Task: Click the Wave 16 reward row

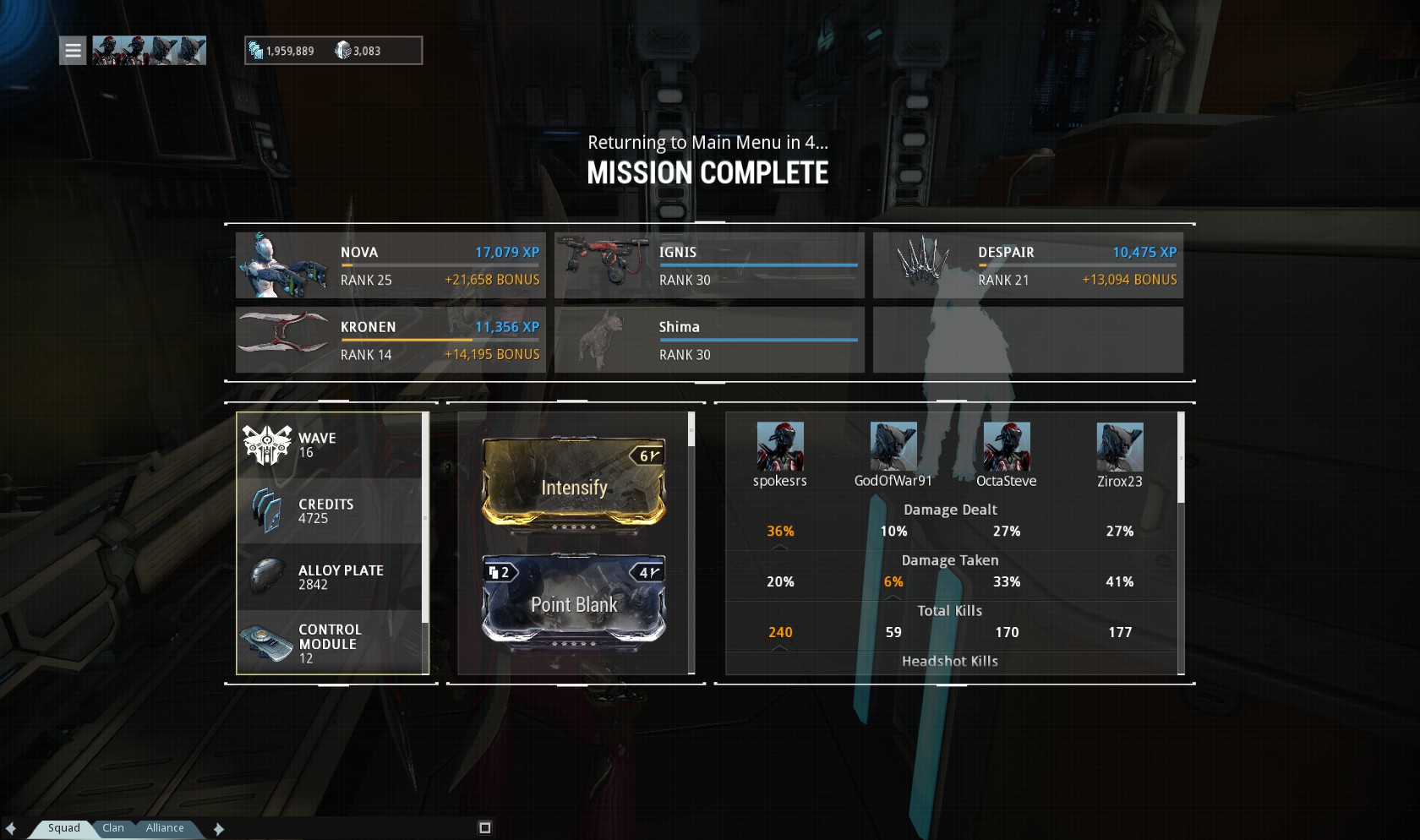Action: pyautogui.click(x=330, y=445)
